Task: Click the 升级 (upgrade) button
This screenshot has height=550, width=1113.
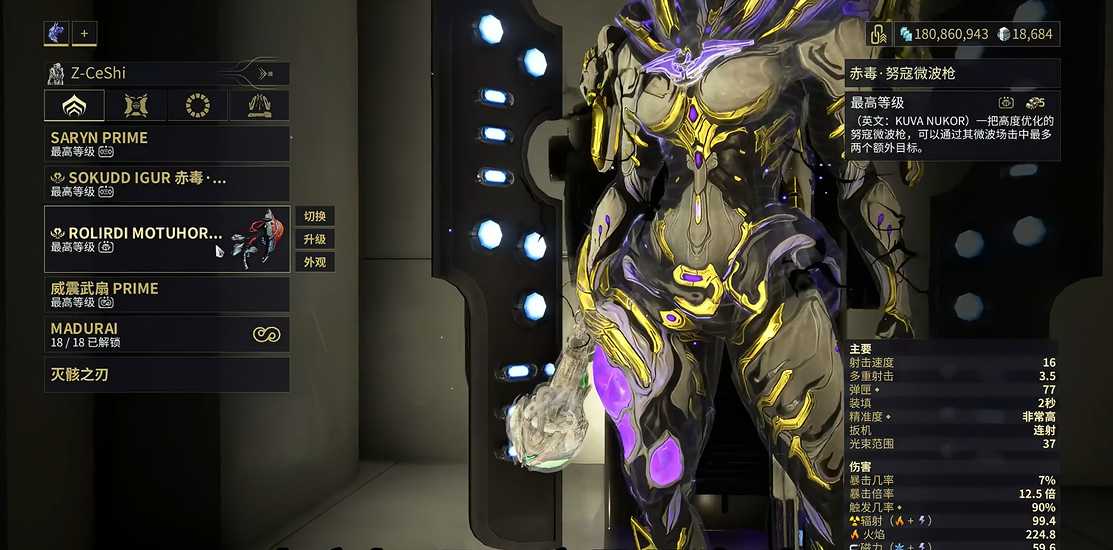Action: tap(314, 240)
